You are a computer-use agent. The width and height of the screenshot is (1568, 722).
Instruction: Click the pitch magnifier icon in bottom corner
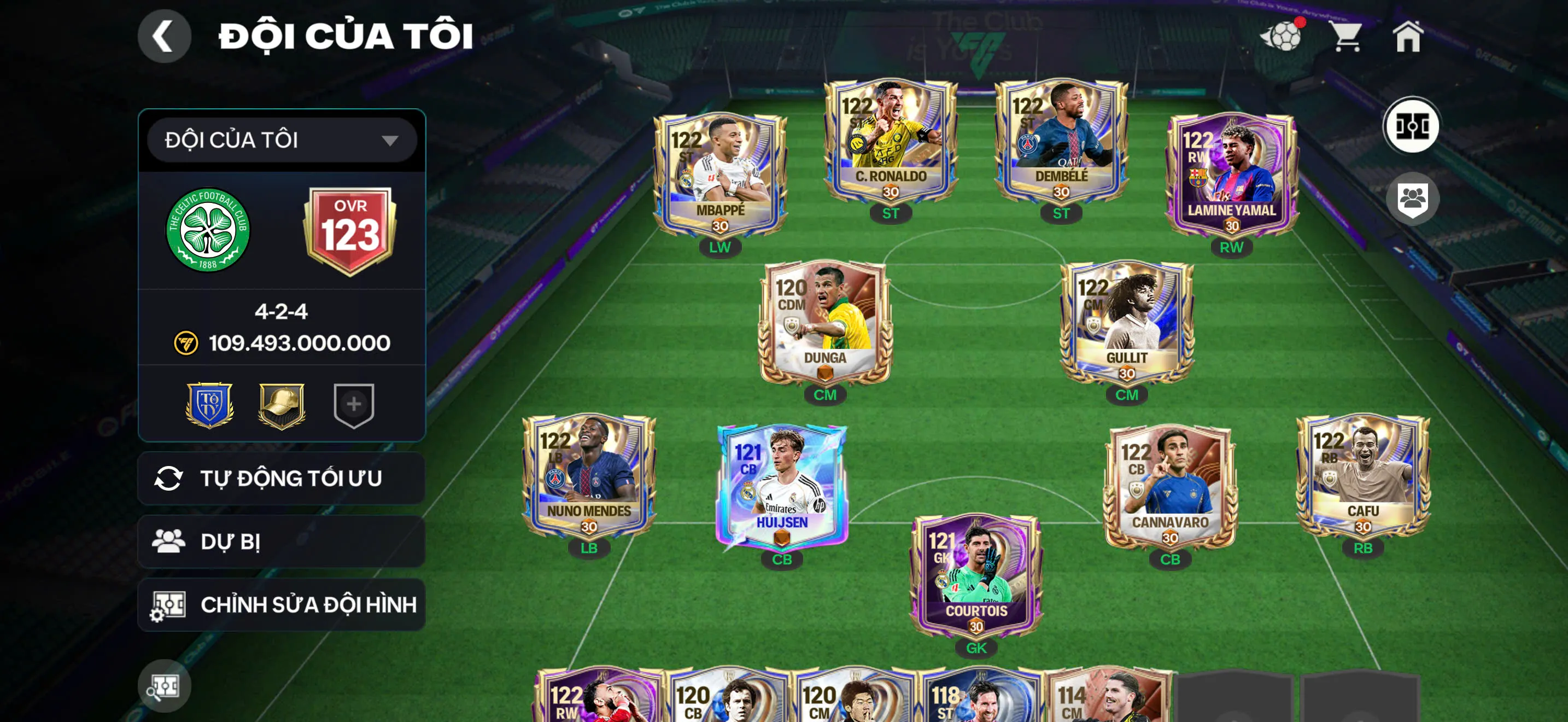165,686
